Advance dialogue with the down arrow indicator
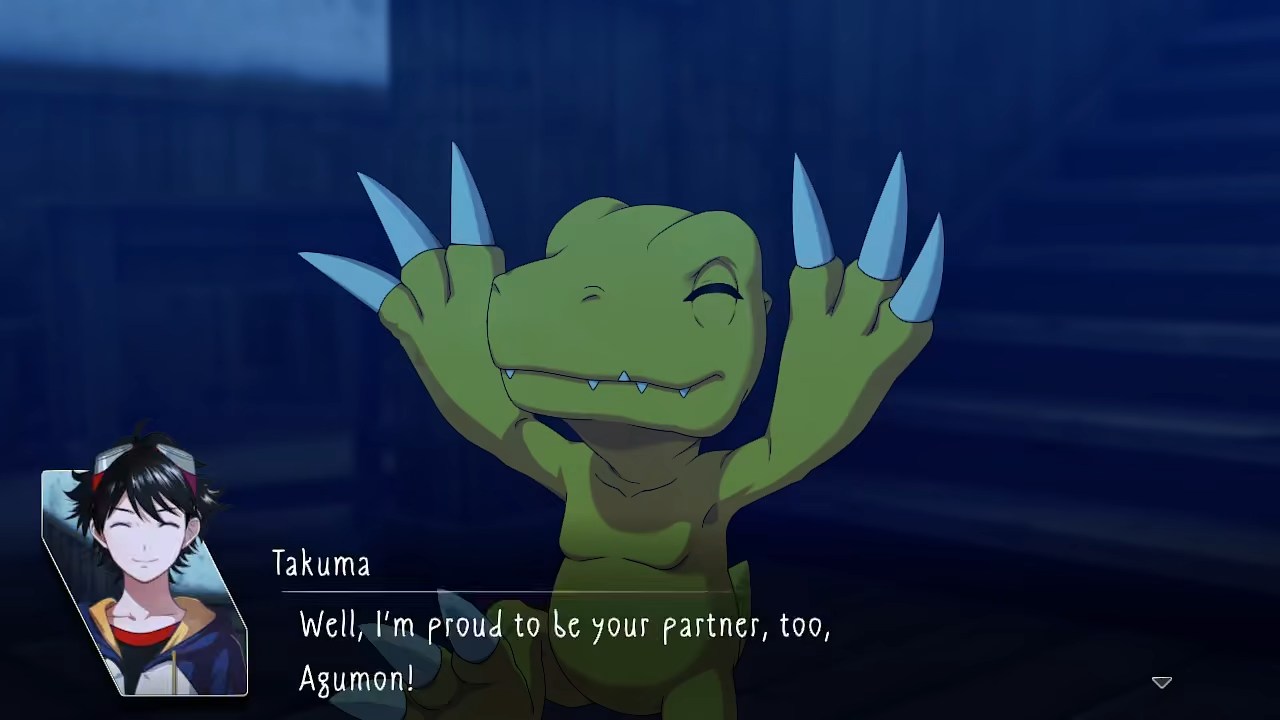Image resolution: width=1280 pixels, height=720 pixels. pos(1161,682)
